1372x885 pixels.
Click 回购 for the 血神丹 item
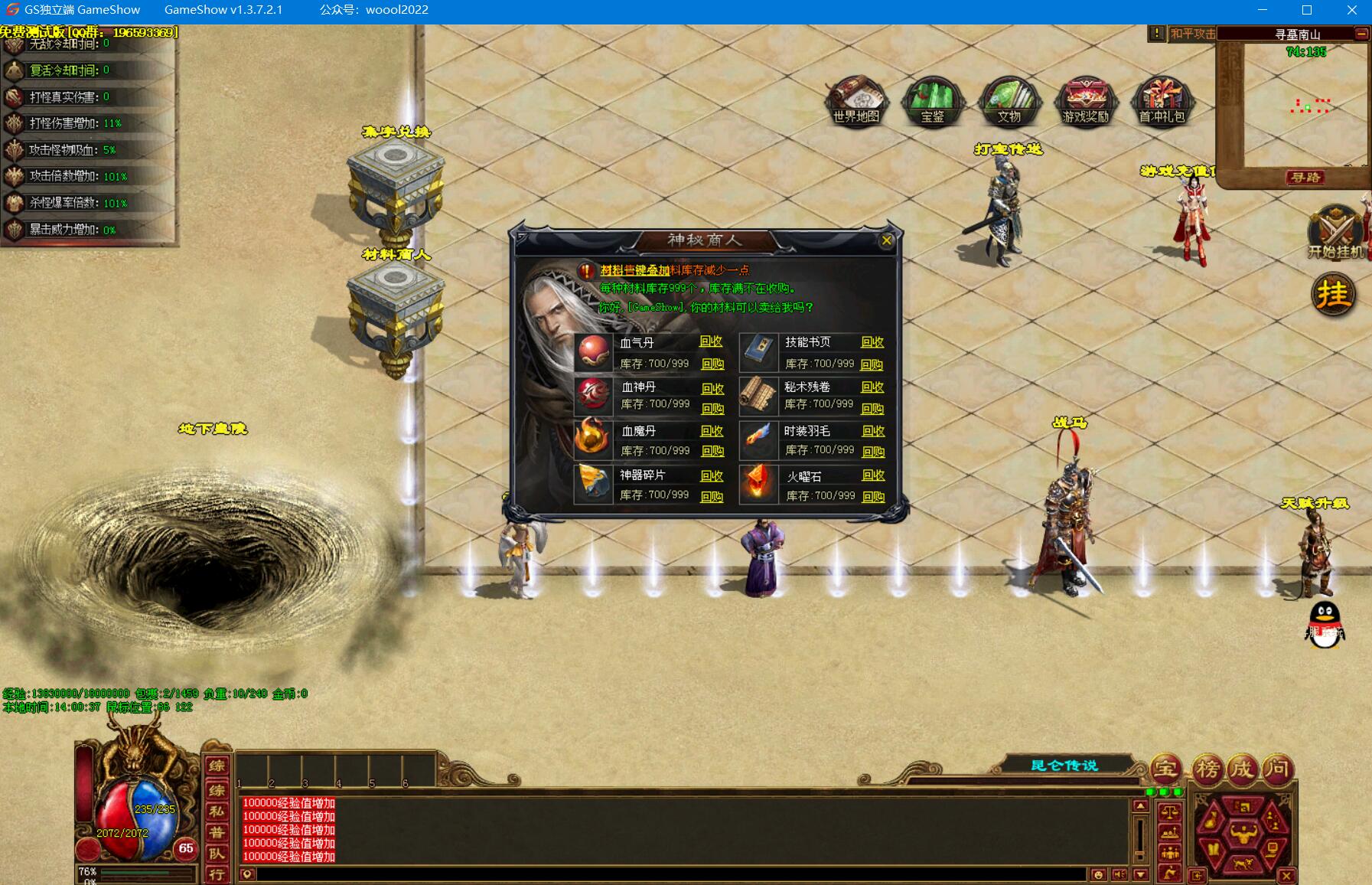pyautogui.click(x=712, y=409)
